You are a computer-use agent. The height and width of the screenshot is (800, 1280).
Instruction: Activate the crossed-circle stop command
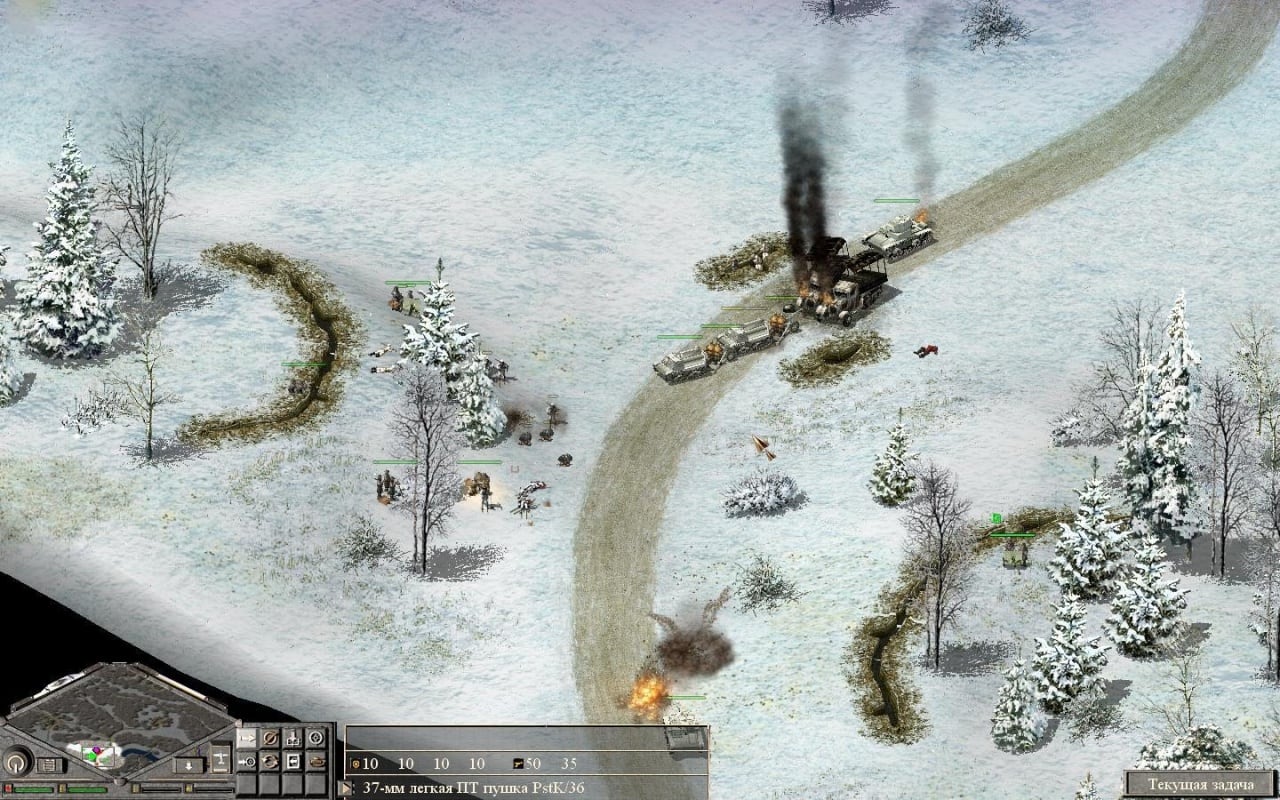click(x=270, y=739)
